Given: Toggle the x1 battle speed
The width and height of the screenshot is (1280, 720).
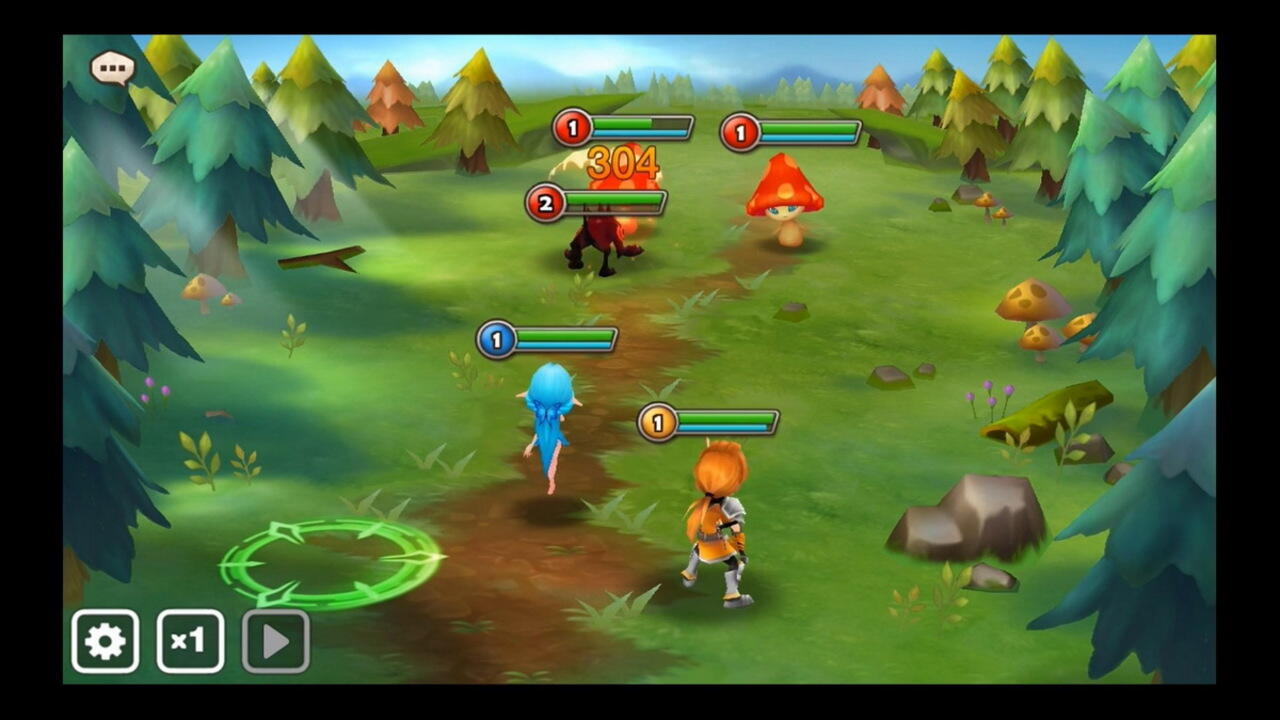Looking at the screenshot, I should (x=190, y=641).
